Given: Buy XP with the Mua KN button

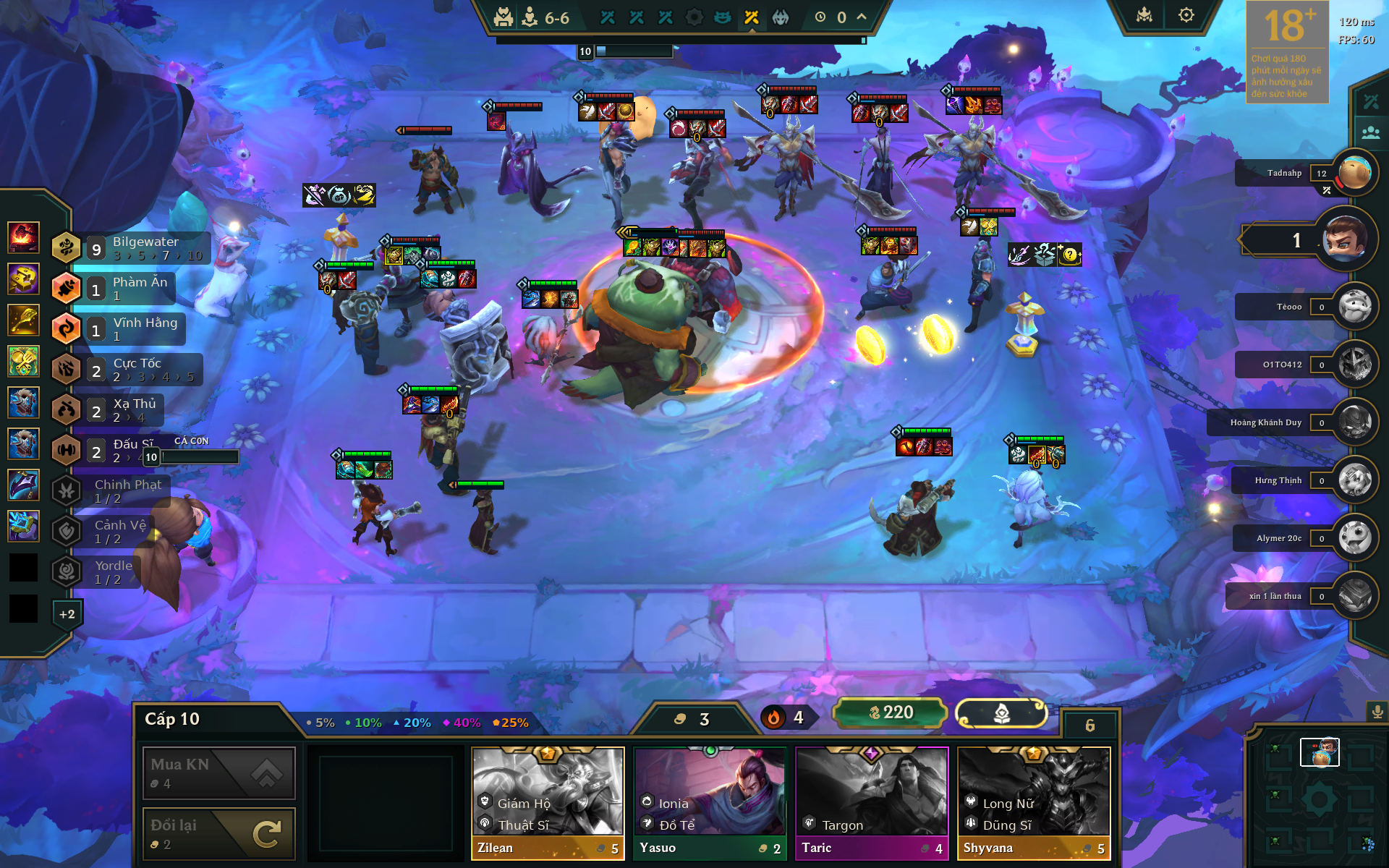Looking at the screenshot, I should [218, 773].
